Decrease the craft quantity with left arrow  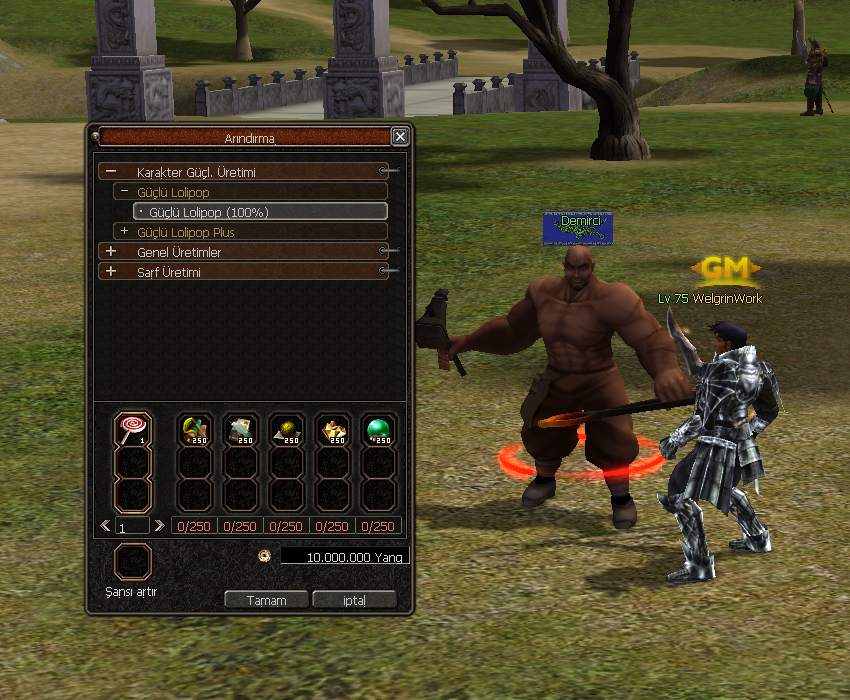pos(105,525)
